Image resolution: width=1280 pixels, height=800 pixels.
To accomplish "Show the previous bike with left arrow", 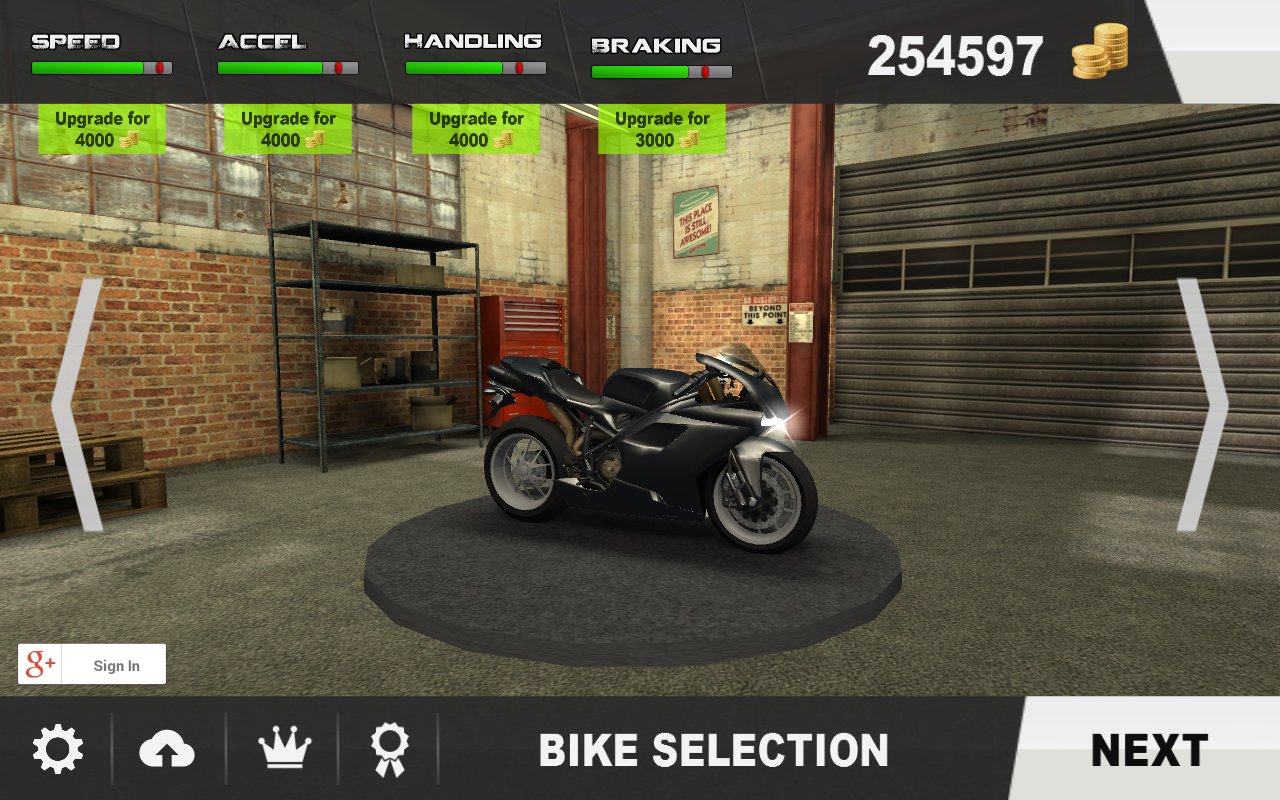I will coord(78,404).
